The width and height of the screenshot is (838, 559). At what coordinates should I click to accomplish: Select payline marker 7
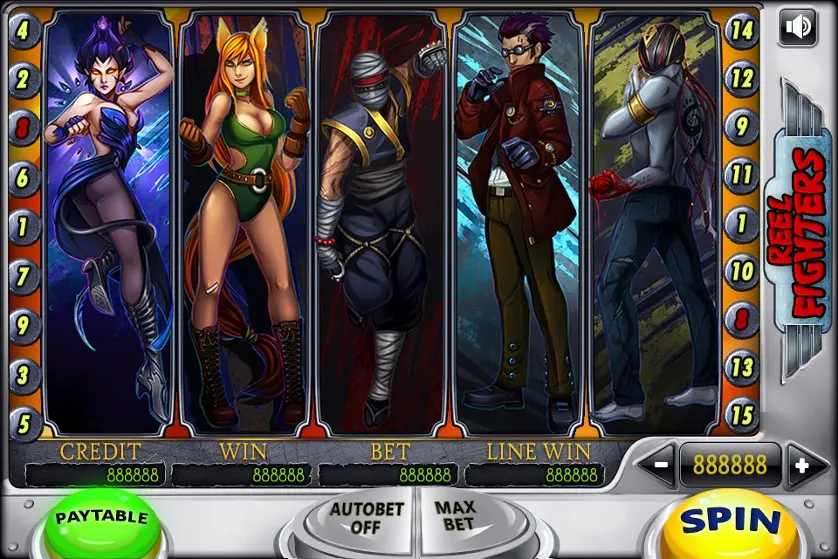click(x=23, y=274)
